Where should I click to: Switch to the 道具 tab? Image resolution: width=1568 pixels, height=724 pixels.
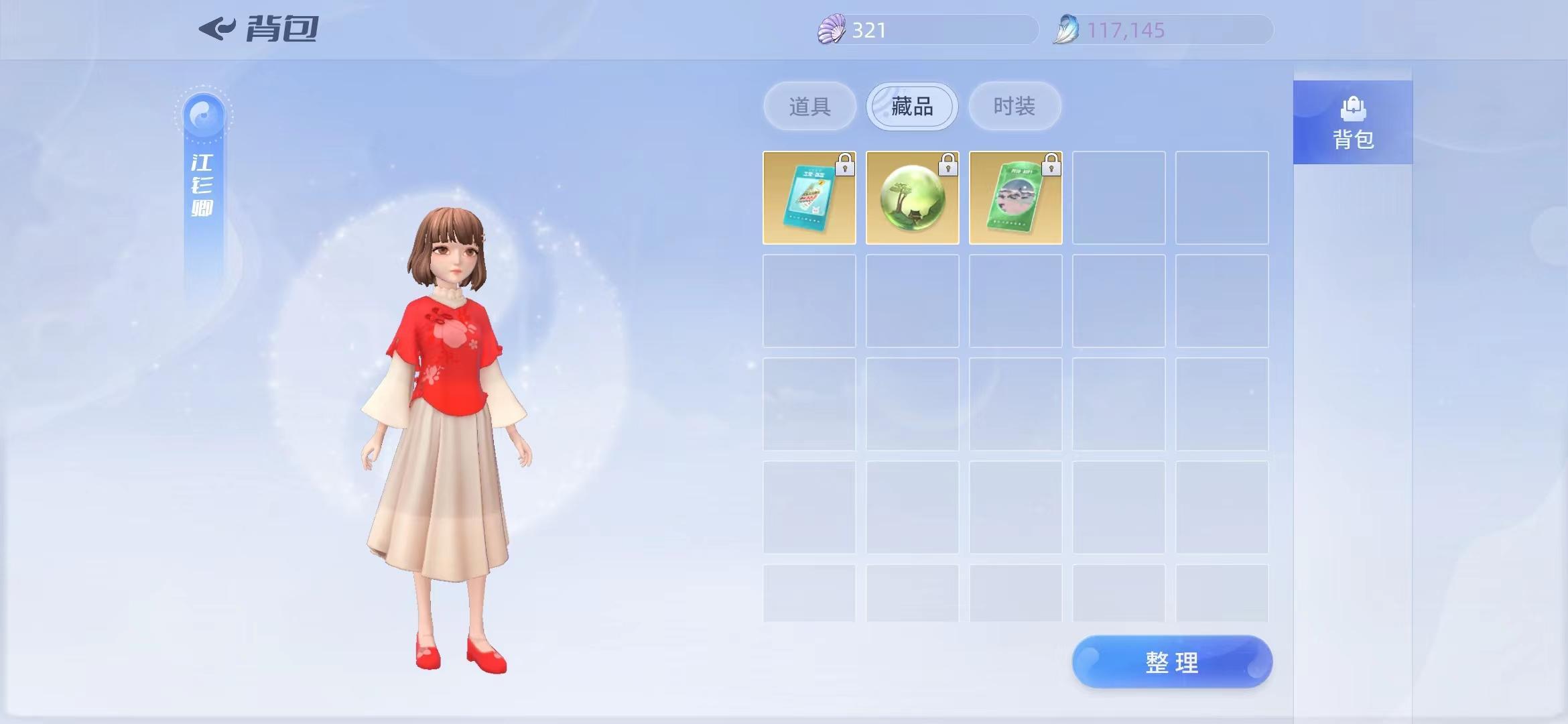pos(809,107)
